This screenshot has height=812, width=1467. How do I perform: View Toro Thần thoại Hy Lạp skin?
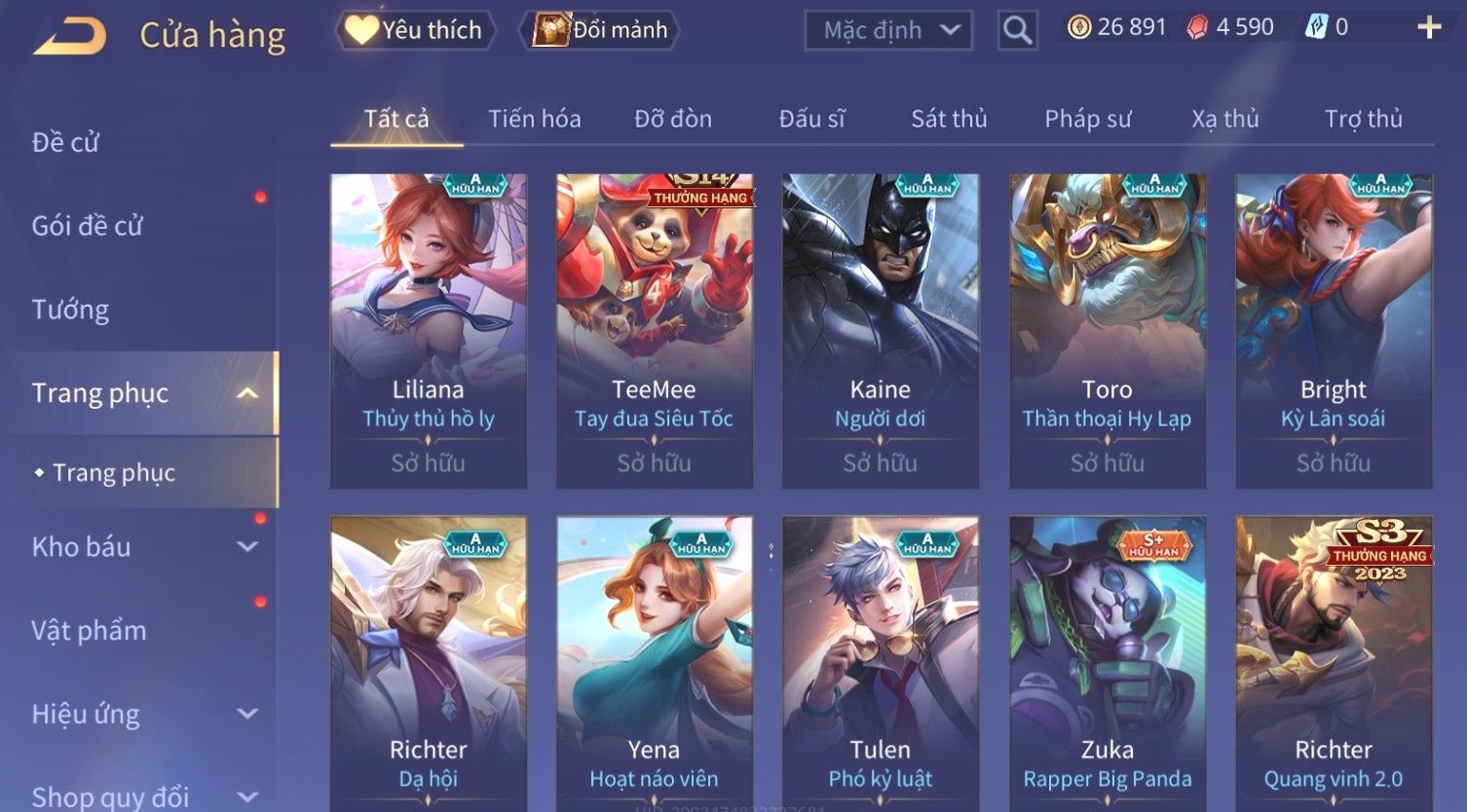click(x=1108, y=331)
